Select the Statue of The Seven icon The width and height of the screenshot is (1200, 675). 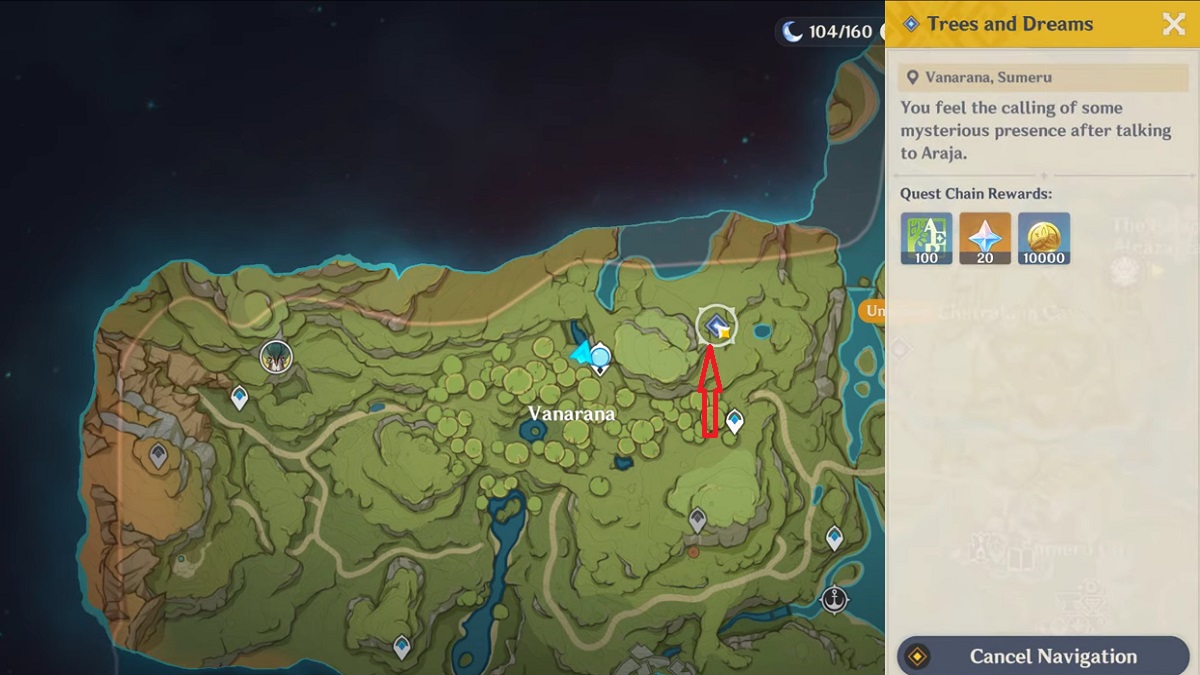pos(275,355)
